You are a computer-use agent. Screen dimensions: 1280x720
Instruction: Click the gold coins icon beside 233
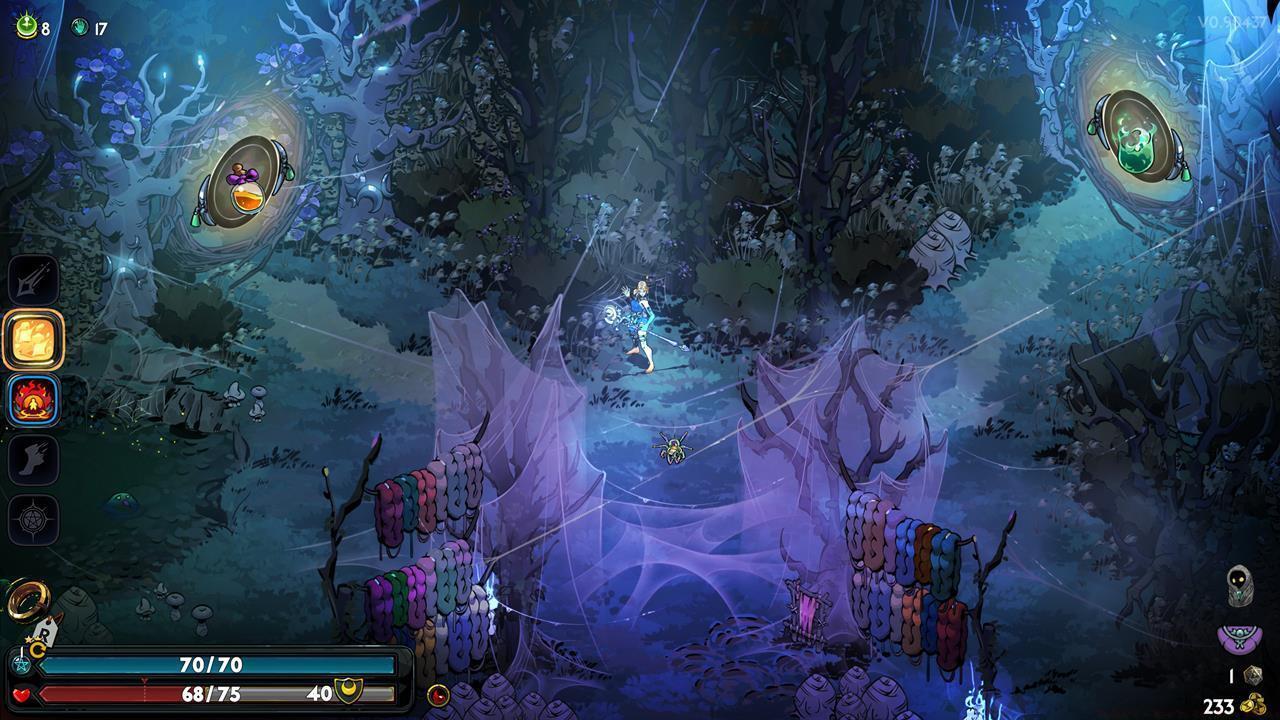1253,702
